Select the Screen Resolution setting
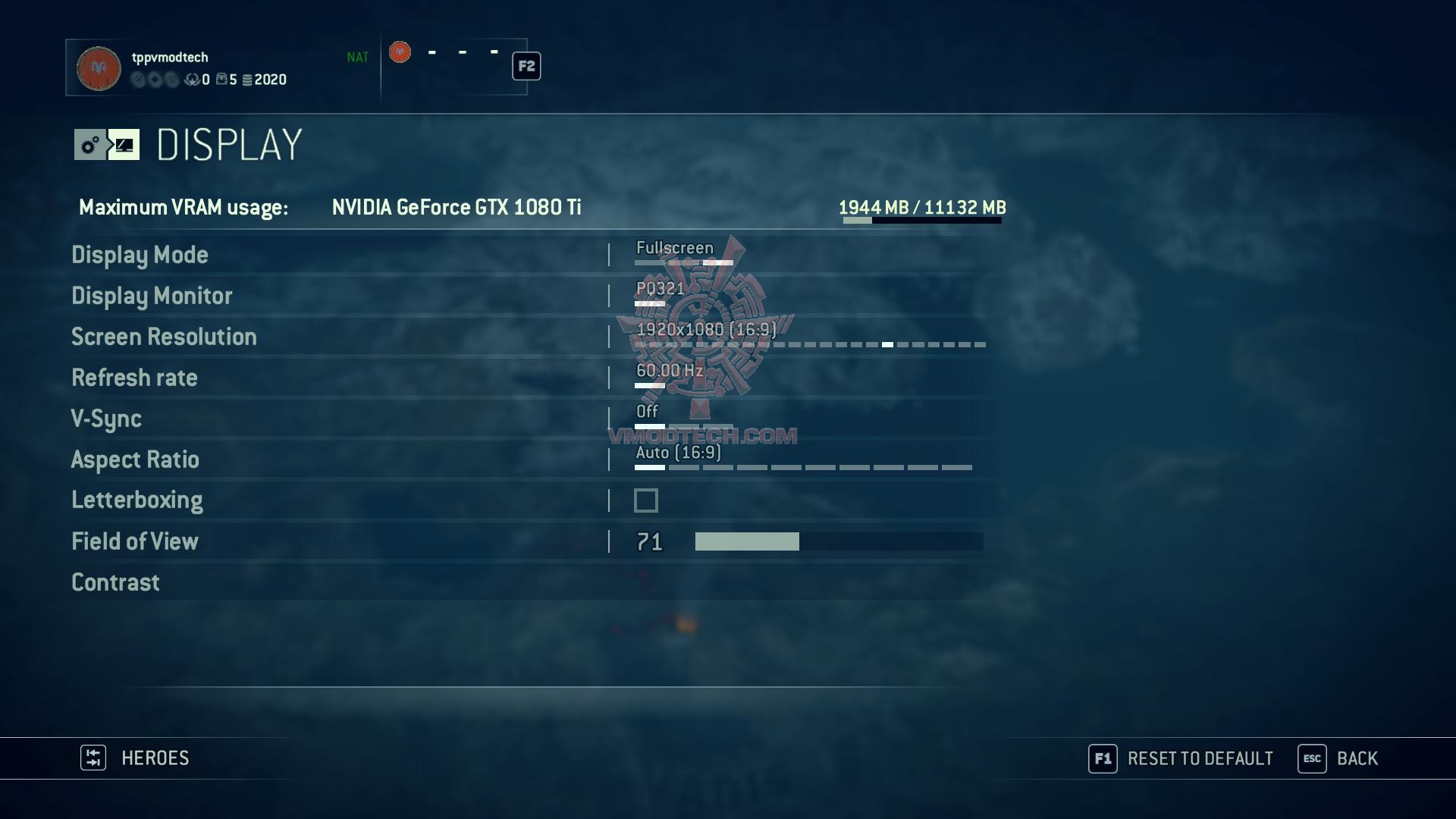Screen dimensions: 1456x819 (x=164, y=337)
